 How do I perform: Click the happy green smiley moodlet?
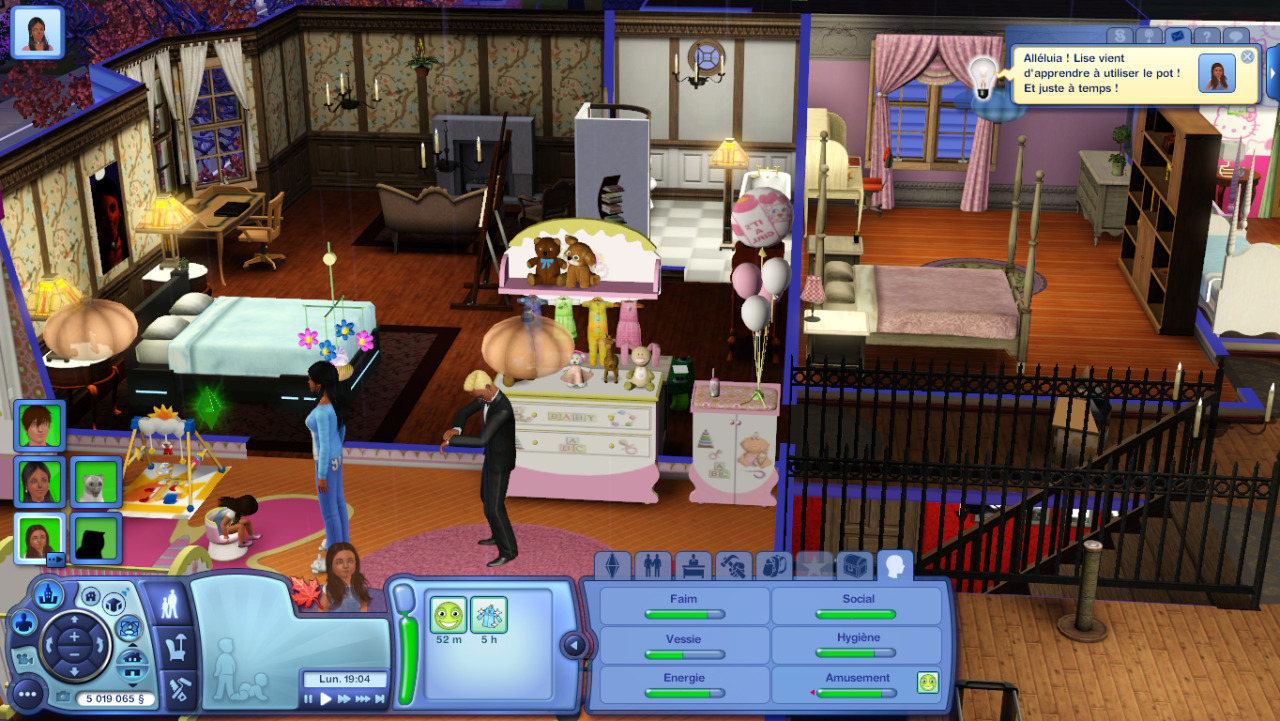(448, 615)
